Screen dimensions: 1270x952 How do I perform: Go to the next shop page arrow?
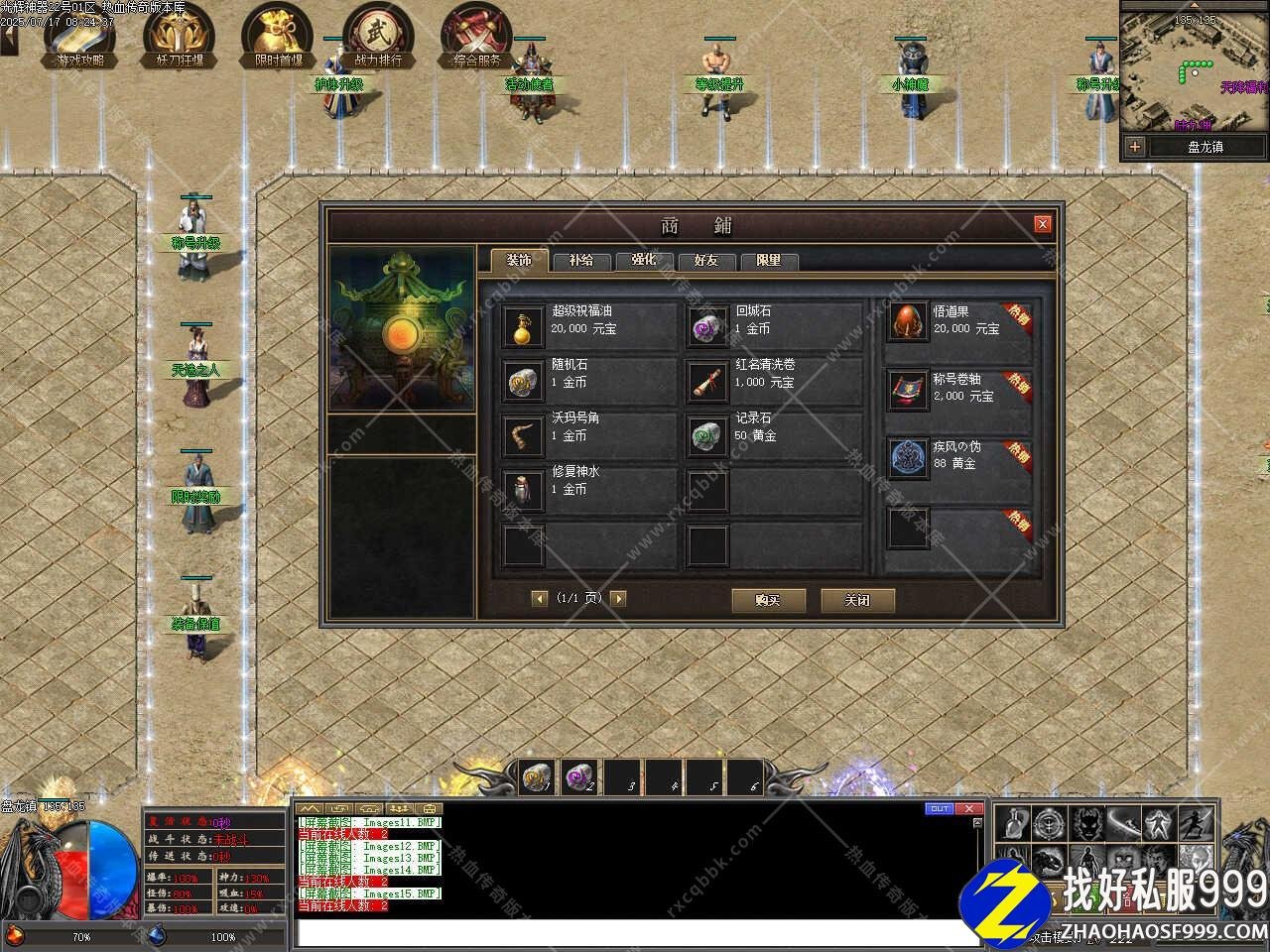pos(618,598)
